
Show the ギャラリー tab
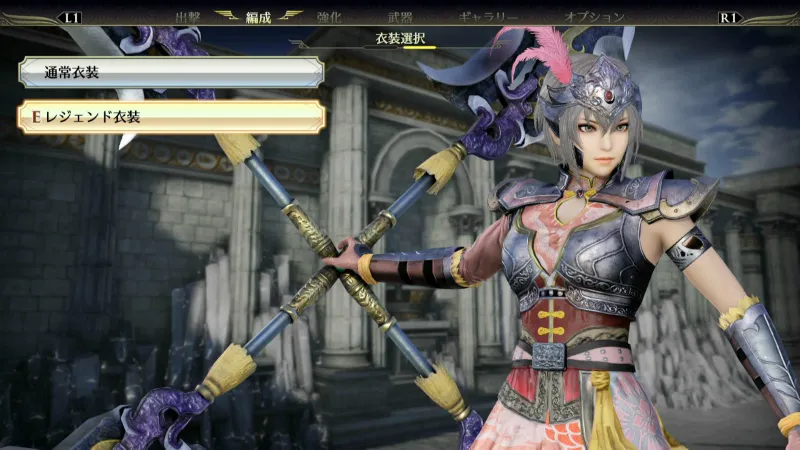click(x=488, y=17)
